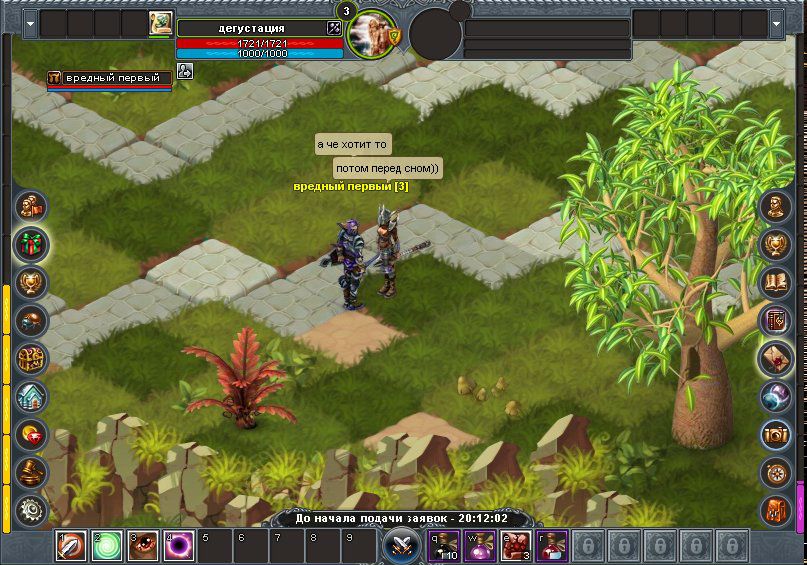Open the auction gavel icon
Screen dimensions: 807x565
[31, 472]
